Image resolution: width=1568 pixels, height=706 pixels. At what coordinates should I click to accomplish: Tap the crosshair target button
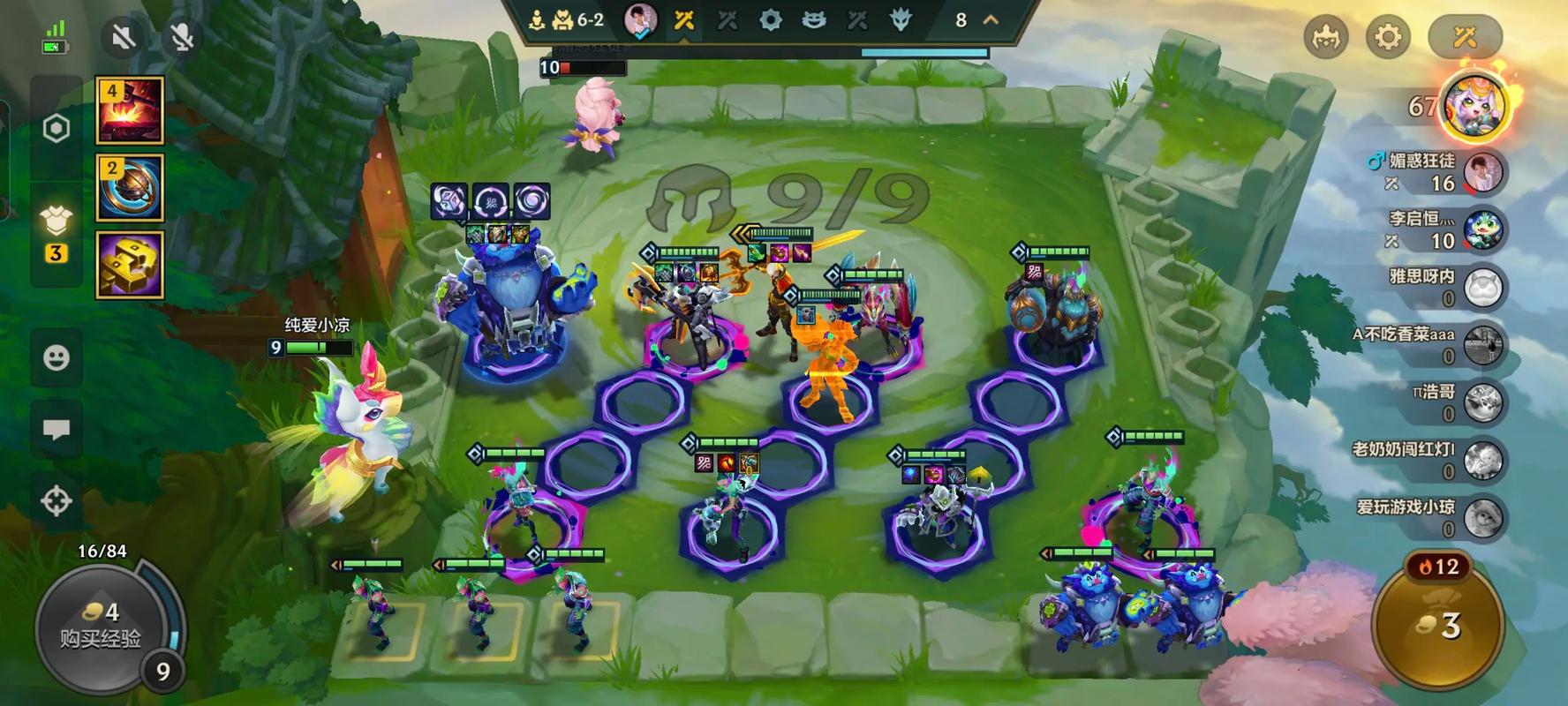pyautogui.click(x=57, y=500)
